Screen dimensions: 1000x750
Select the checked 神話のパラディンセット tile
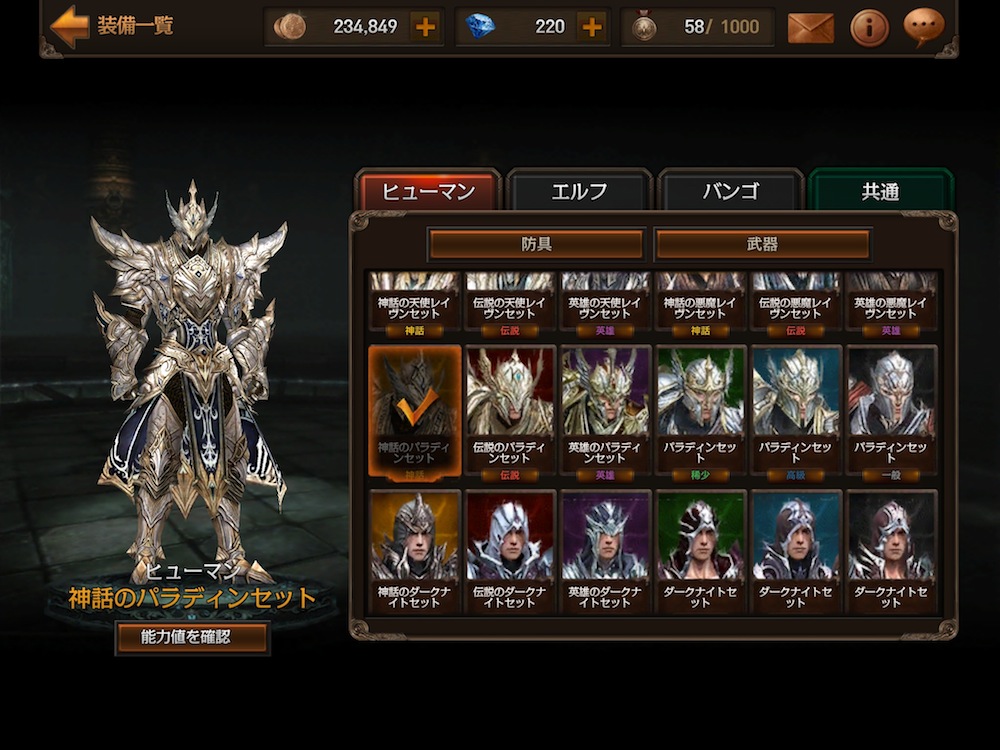pos(414,410)
